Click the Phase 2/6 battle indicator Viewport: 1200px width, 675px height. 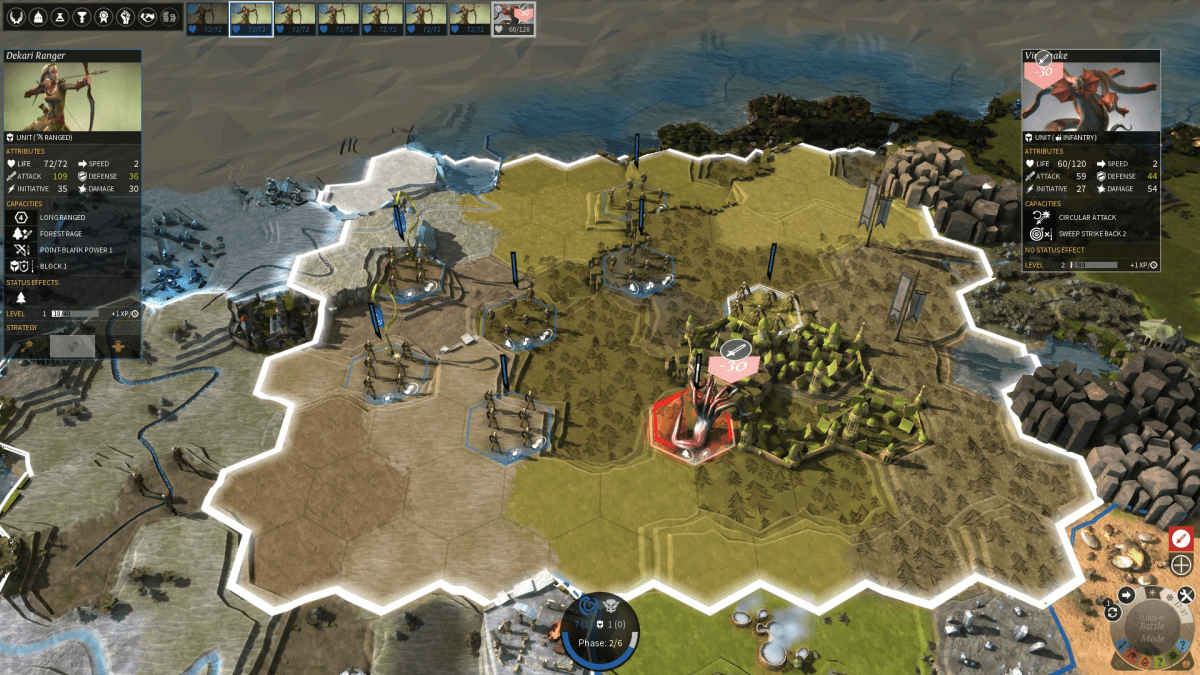(600, 641)
